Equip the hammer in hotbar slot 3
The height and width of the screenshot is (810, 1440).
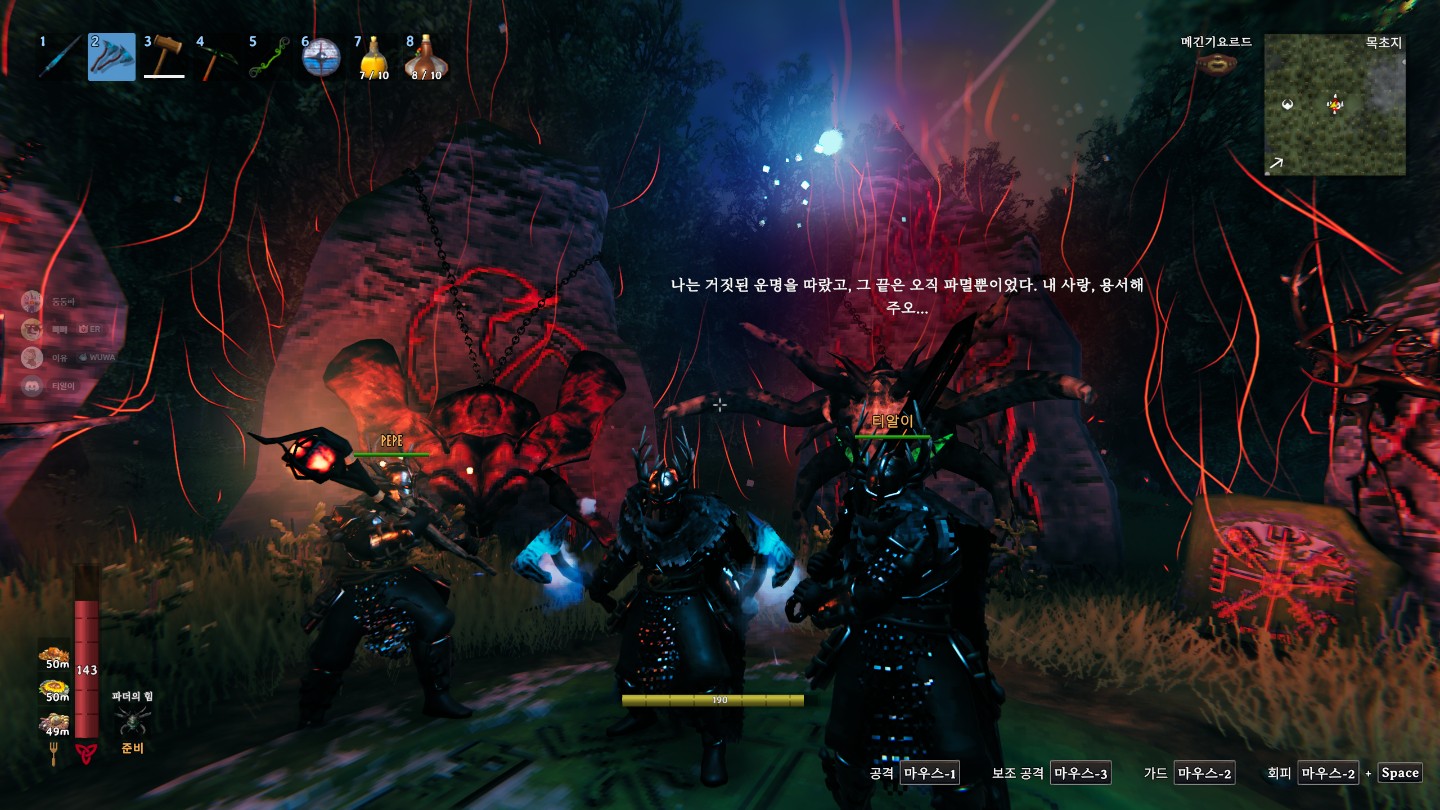164,57
